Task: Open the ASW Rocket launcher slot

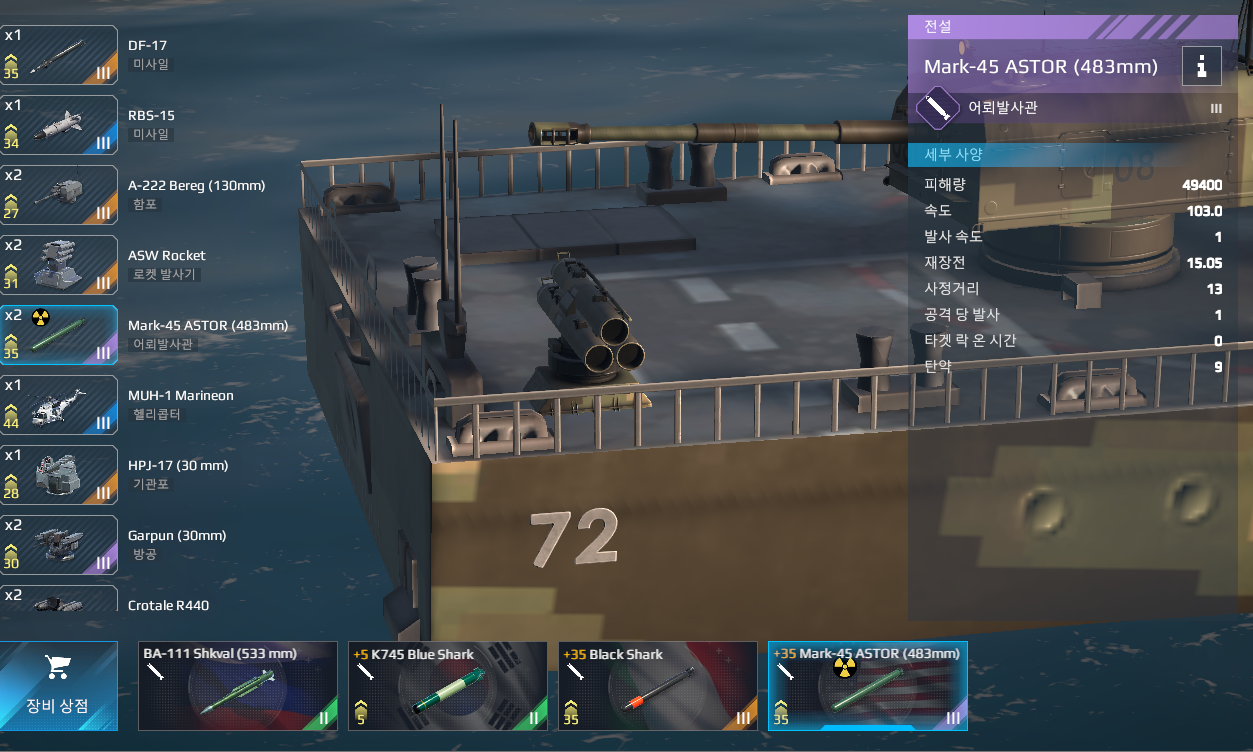Action: (x=60, y=265)
